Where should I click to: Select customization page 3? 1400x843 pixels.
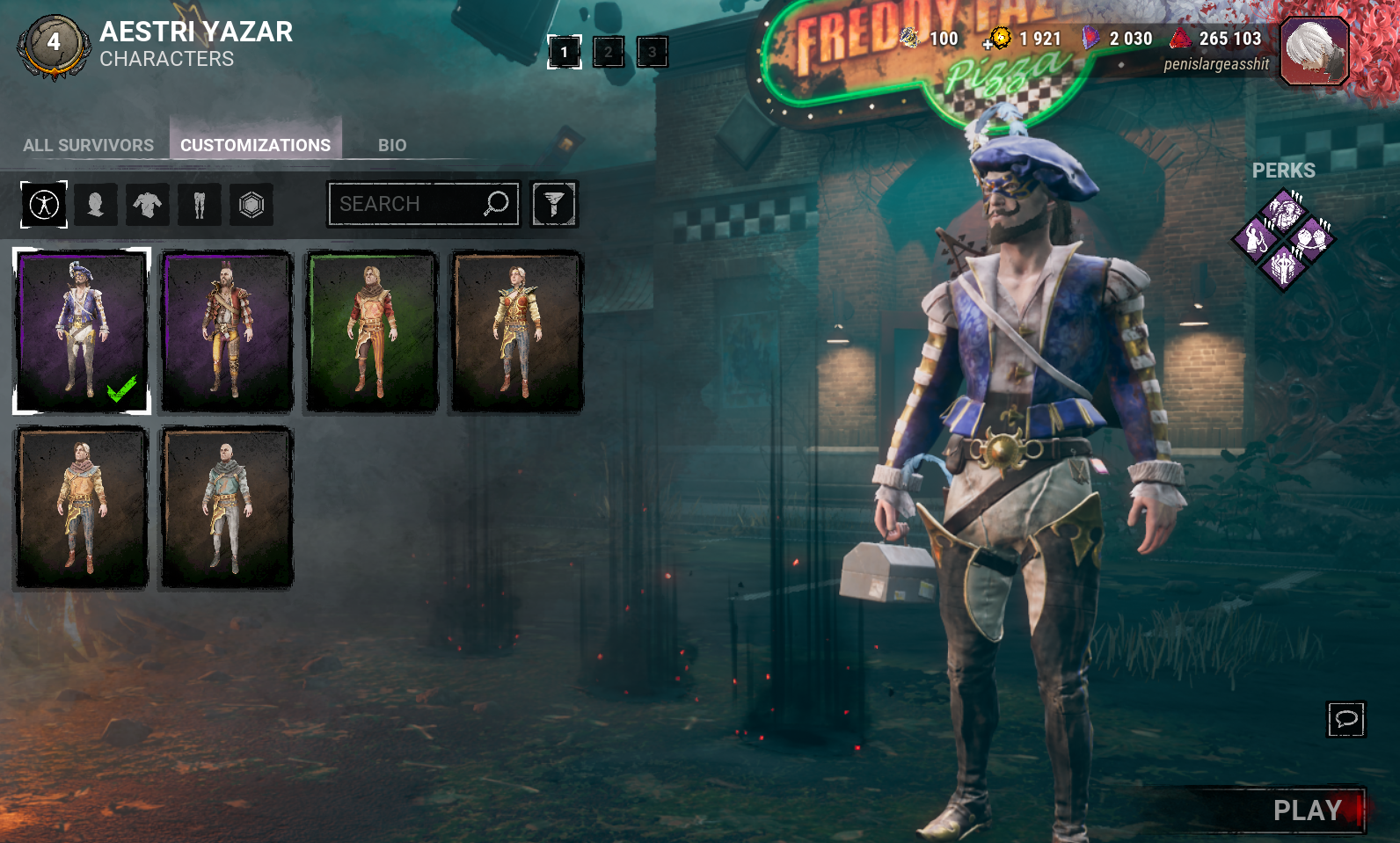tap(651, 52)
